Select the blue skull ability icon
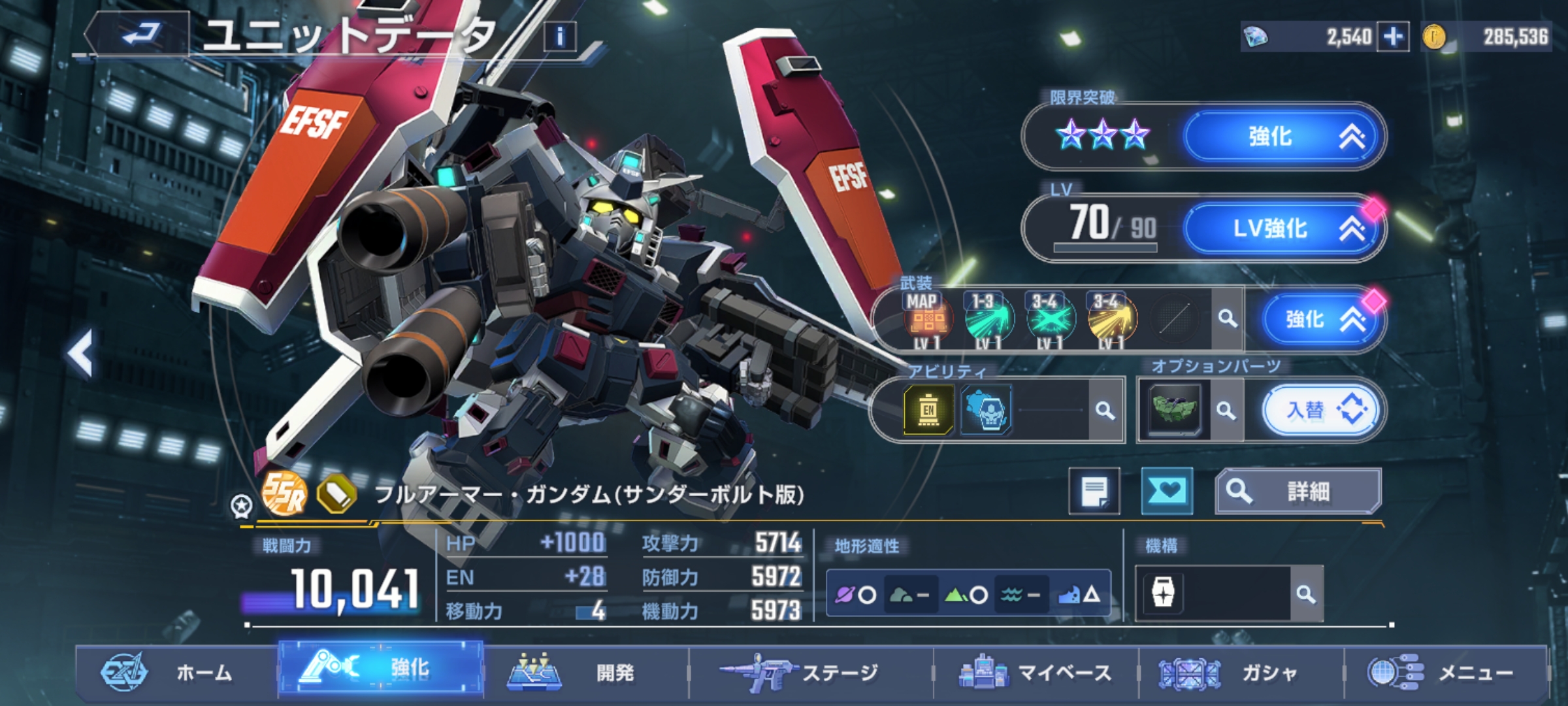Image resolution: width=1568 pixels, height=706 pixels. pos(988,410)
